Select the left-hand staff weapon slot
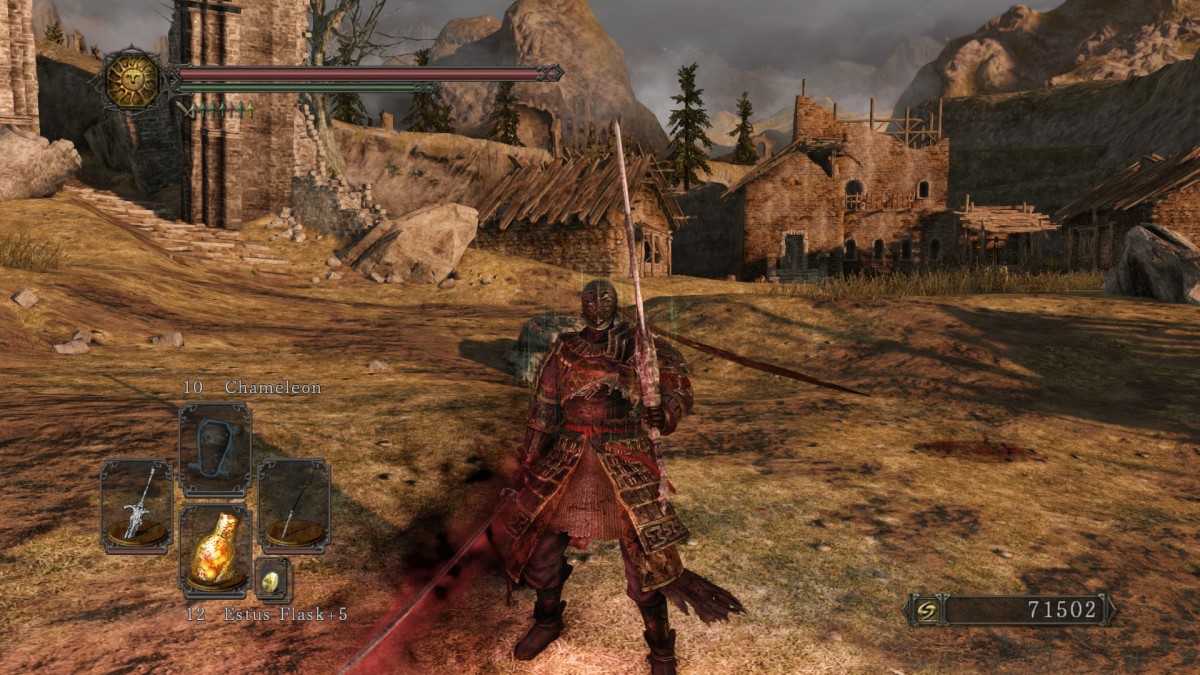Viewport: 1200px width, 675px height. (x=136, y=507)
